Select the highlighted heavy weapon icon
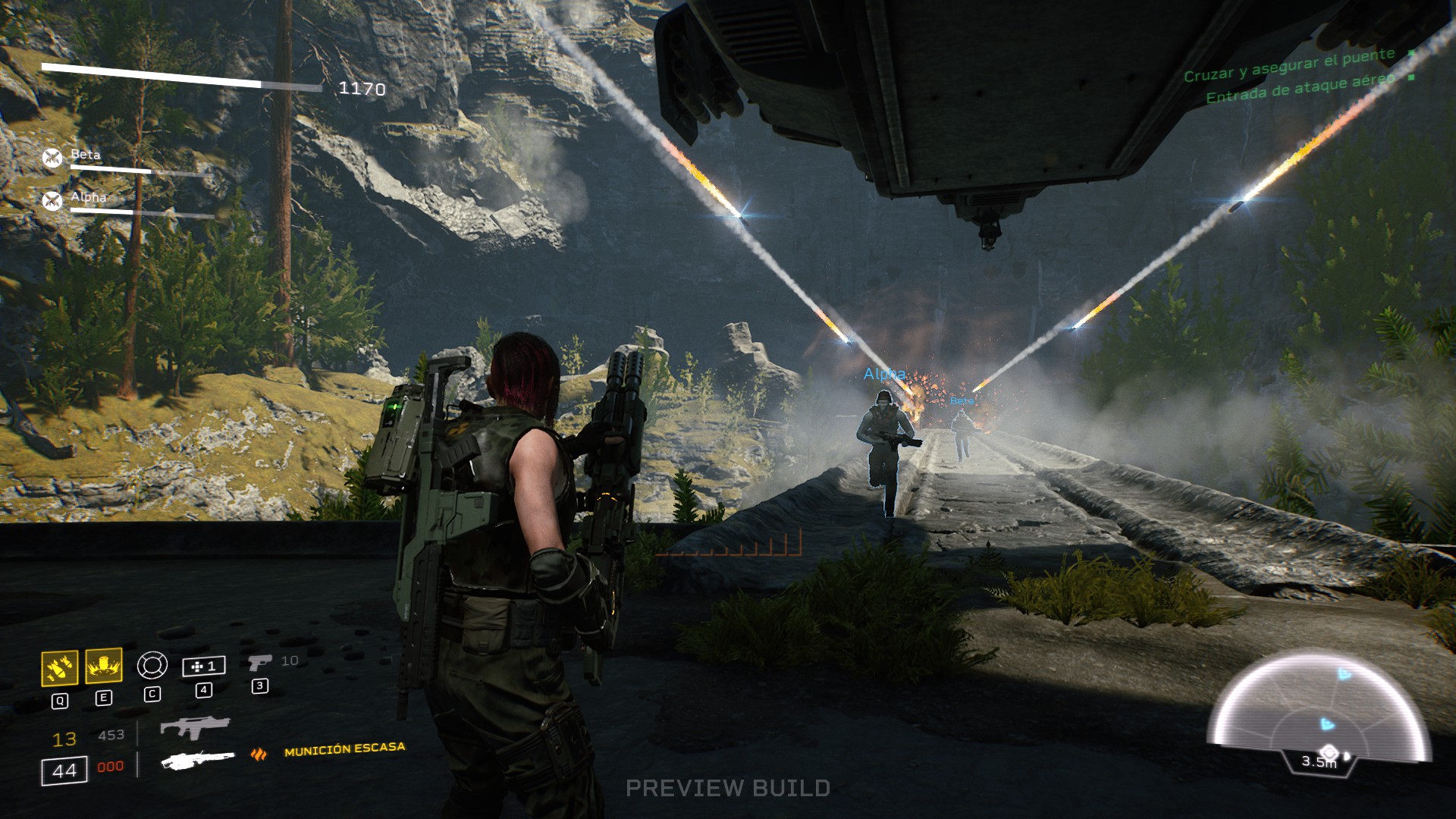1456x819 pixels. point(198,760)
